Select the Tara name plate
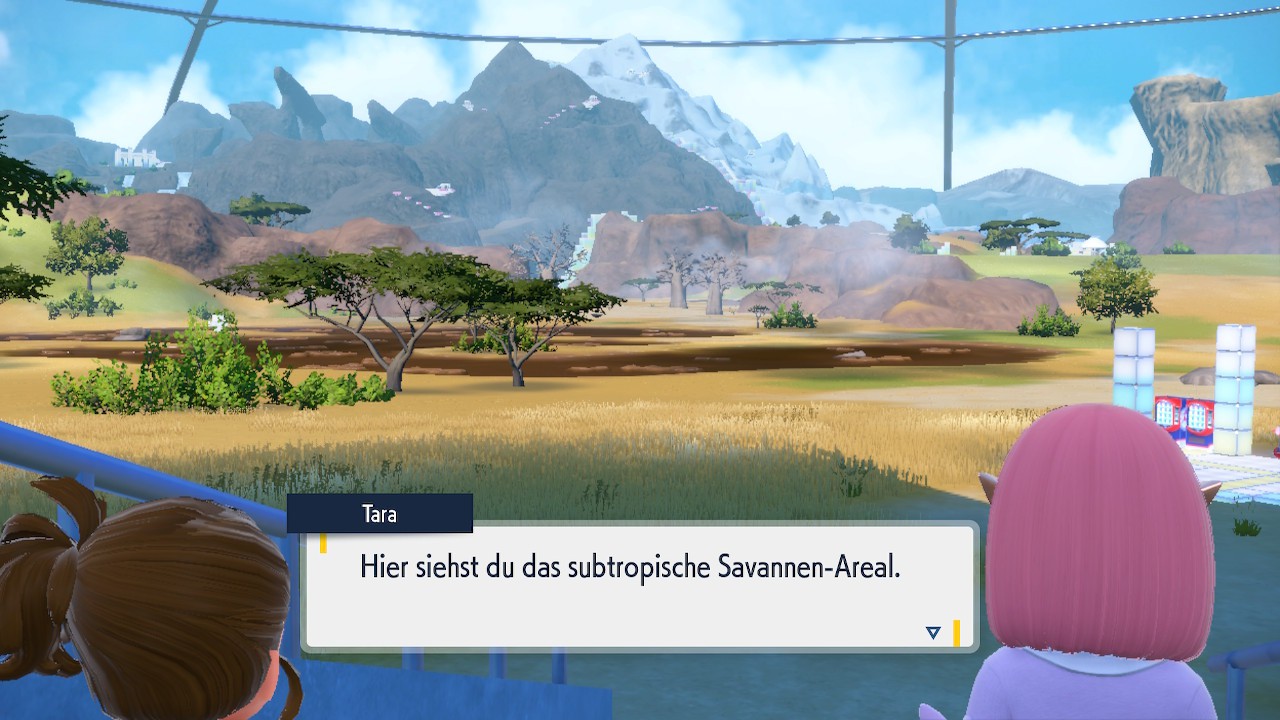Image resolution: width=1280 pixels, height=720 pixels. (380, 513)
